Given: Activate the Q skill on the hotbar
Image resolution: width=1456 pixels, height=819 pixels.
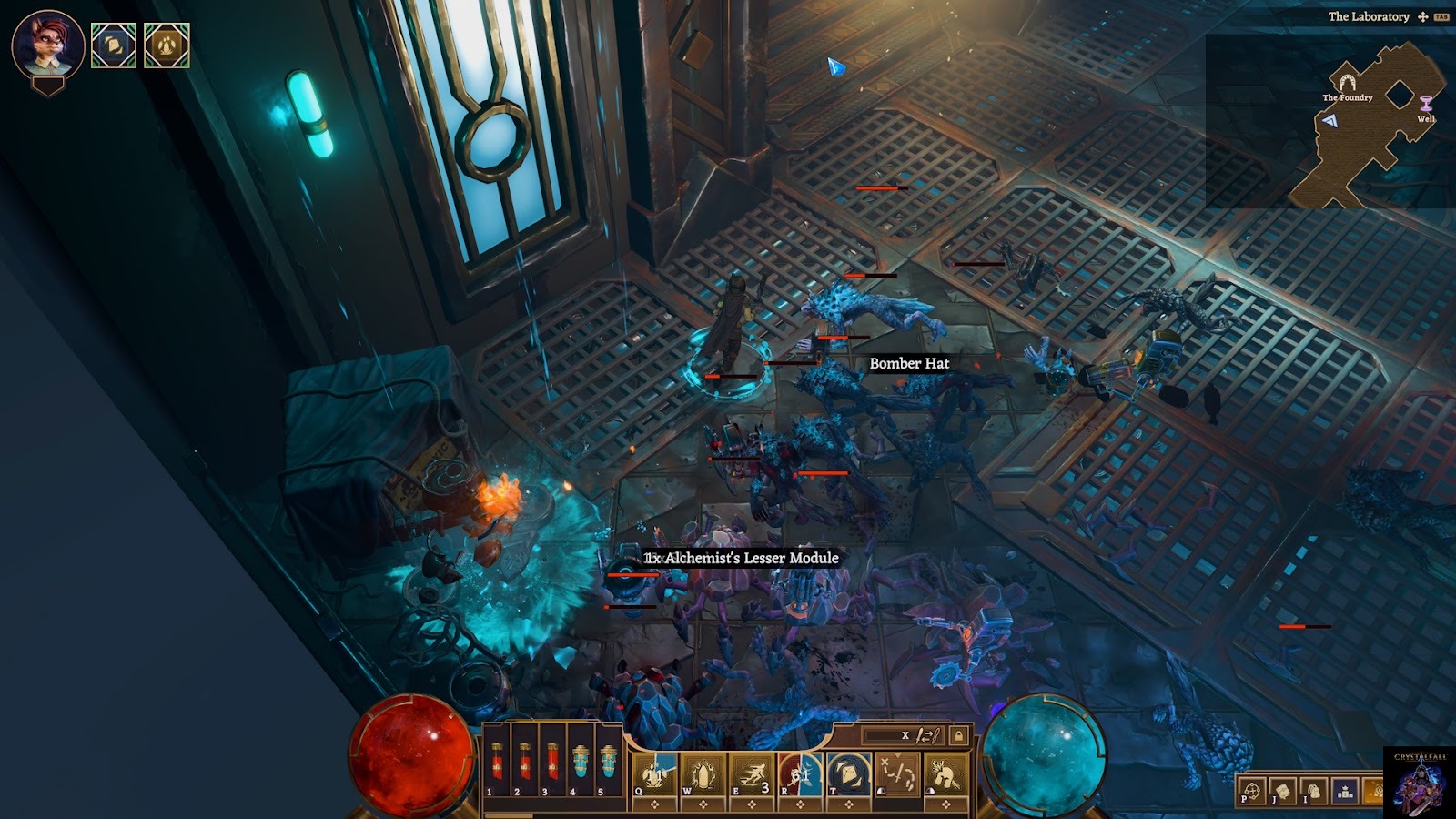Looking at the screenshot, I should coord(654,775).
